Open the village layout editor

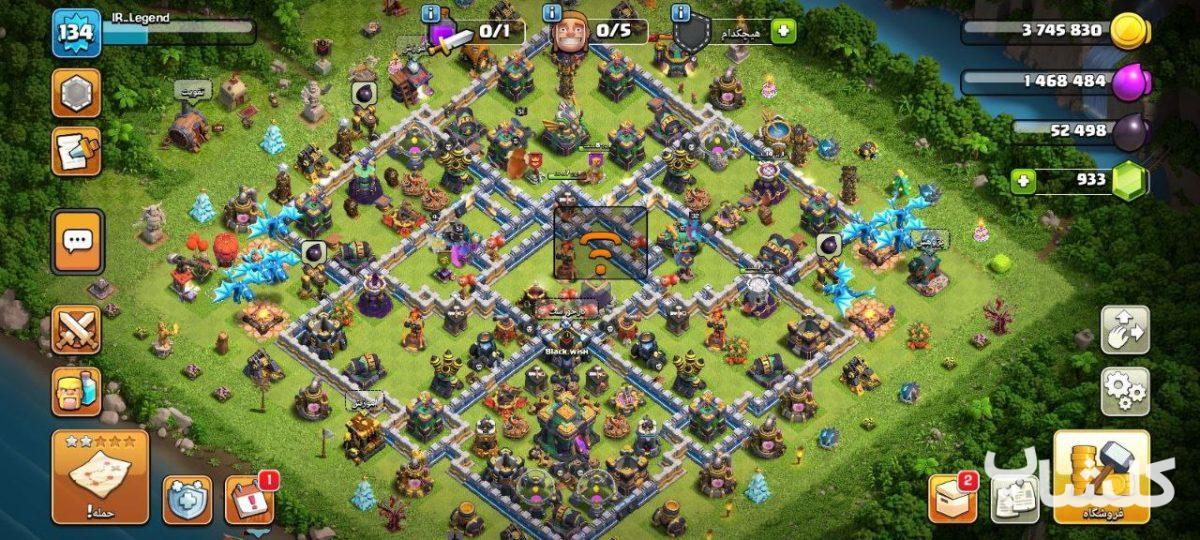pos(1125,330)
